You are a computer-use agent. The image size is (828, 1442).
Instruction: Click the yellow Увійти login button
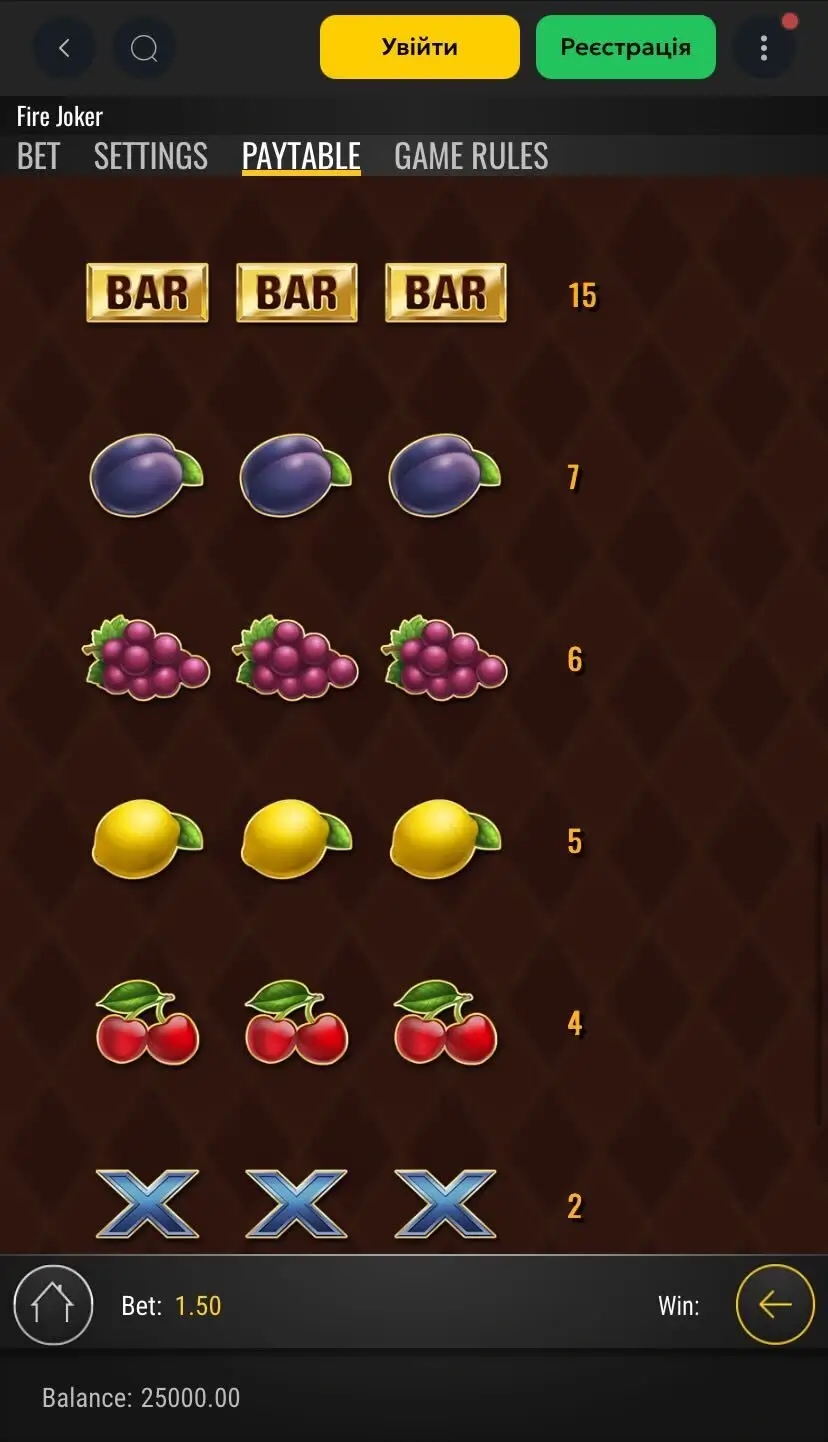pyautogui.click(x=420, y=47)
